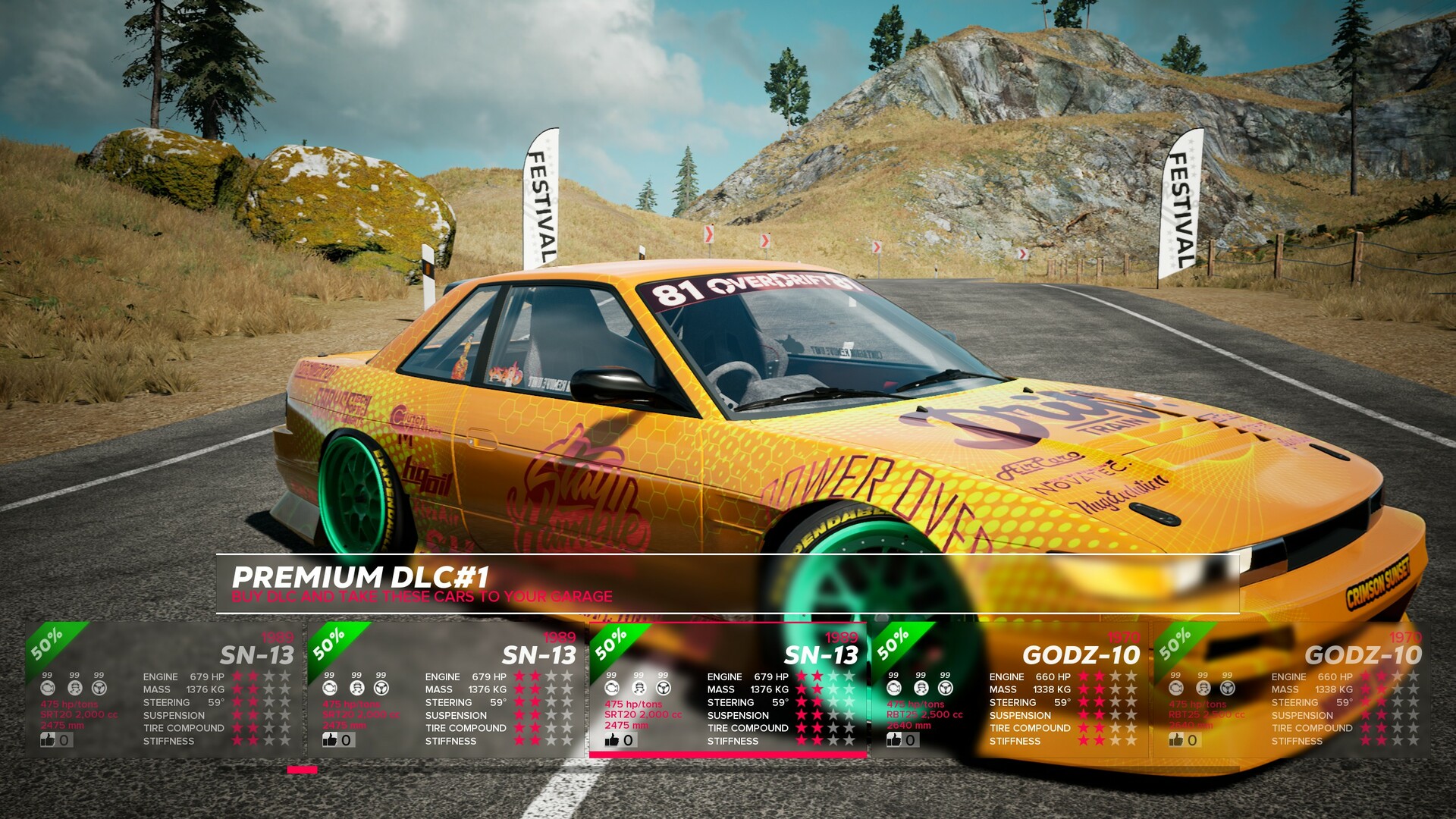Toggle the thumbs-up on the leftmost SN-13 card
Viewport: 1456px width, 819px height.
[x=49, y=739]
